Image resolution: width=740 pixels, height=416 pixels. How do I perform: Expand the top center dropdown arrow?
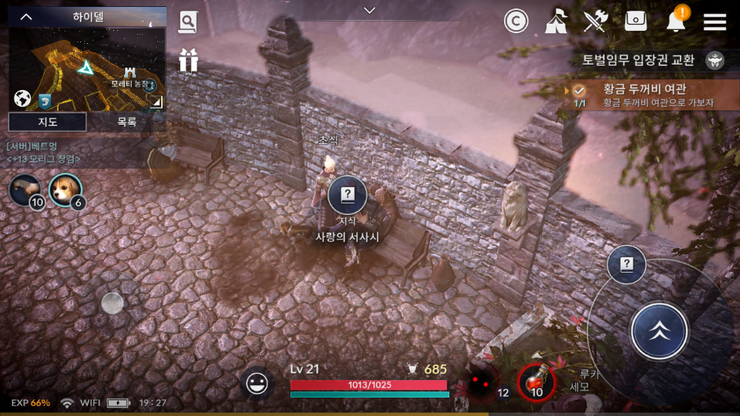pyautogui.click(x=369, y=10)
